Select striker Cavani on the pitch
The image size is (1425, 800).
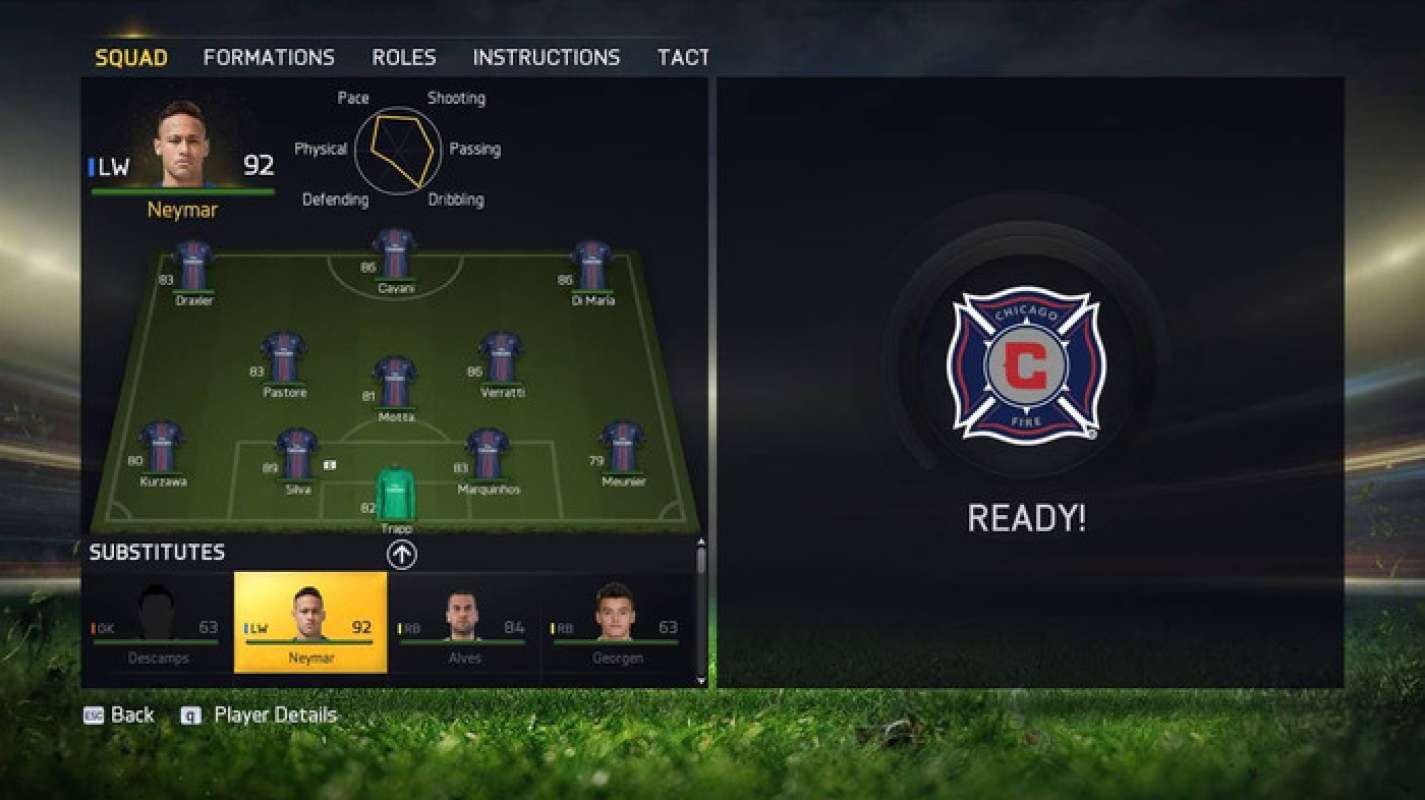point(395,254)
